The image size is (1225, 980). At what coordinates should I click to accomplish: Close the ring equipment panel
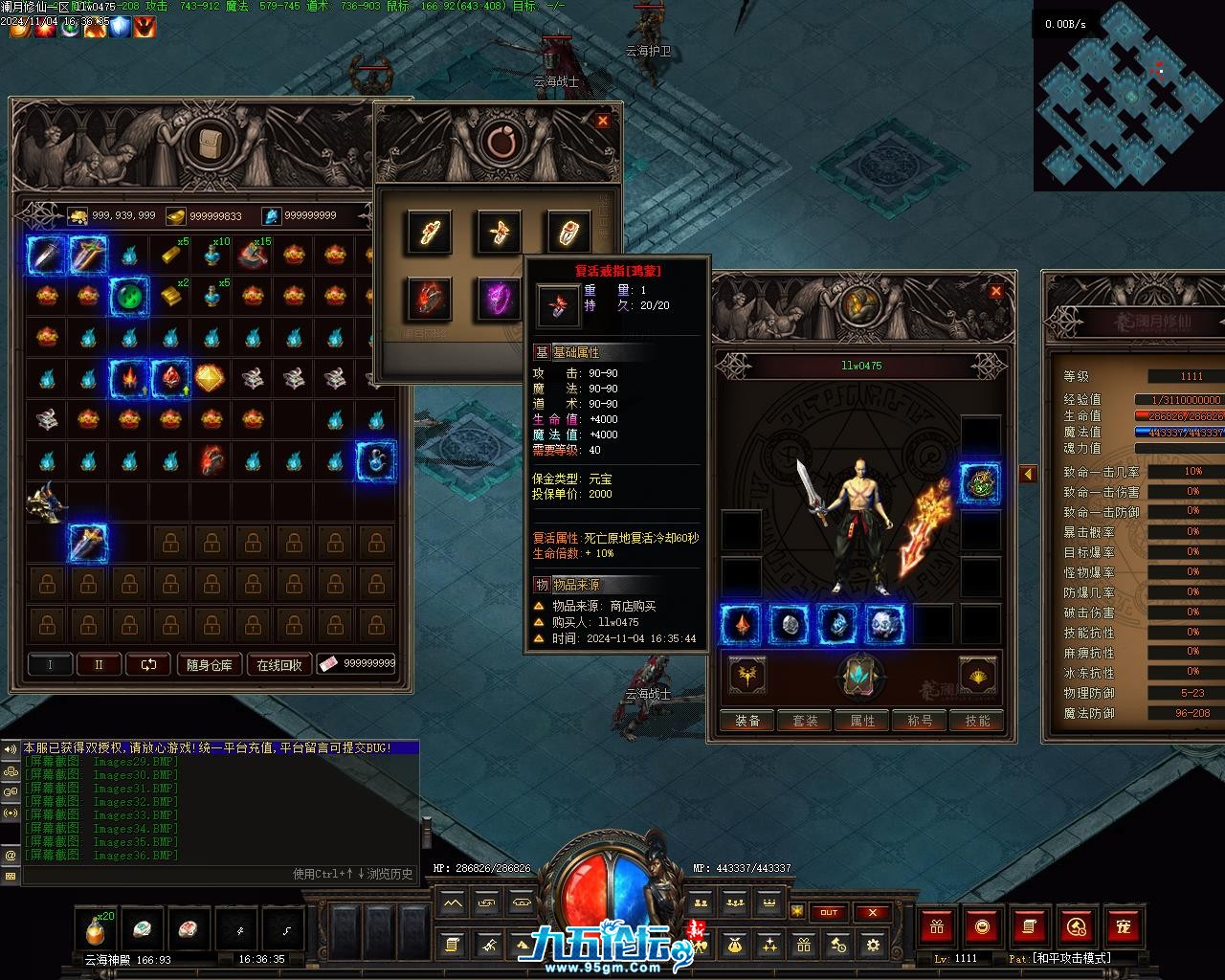602,121
